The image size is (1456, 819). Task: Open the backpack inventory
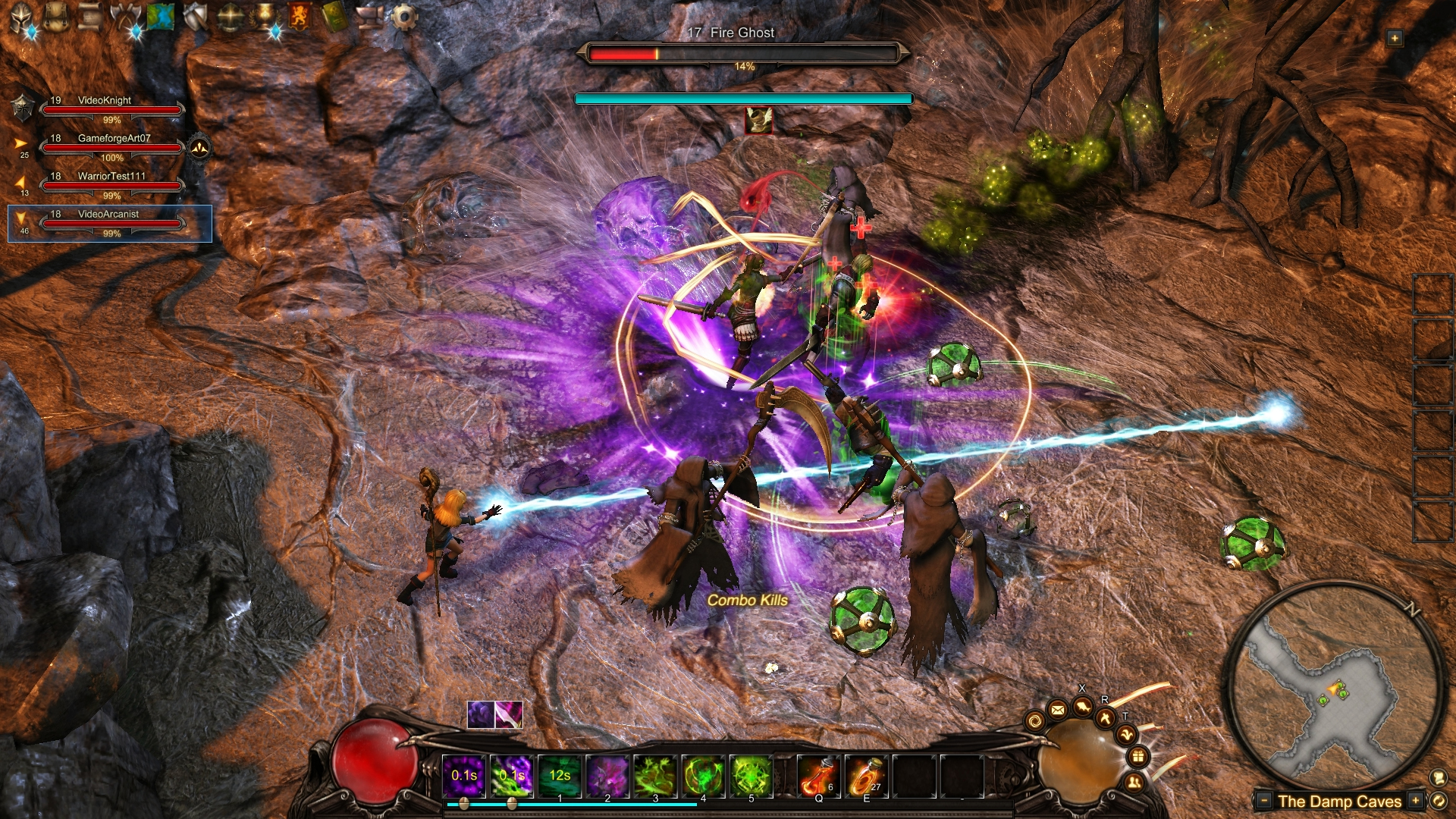pyautogui.click(x=55, y=17)
